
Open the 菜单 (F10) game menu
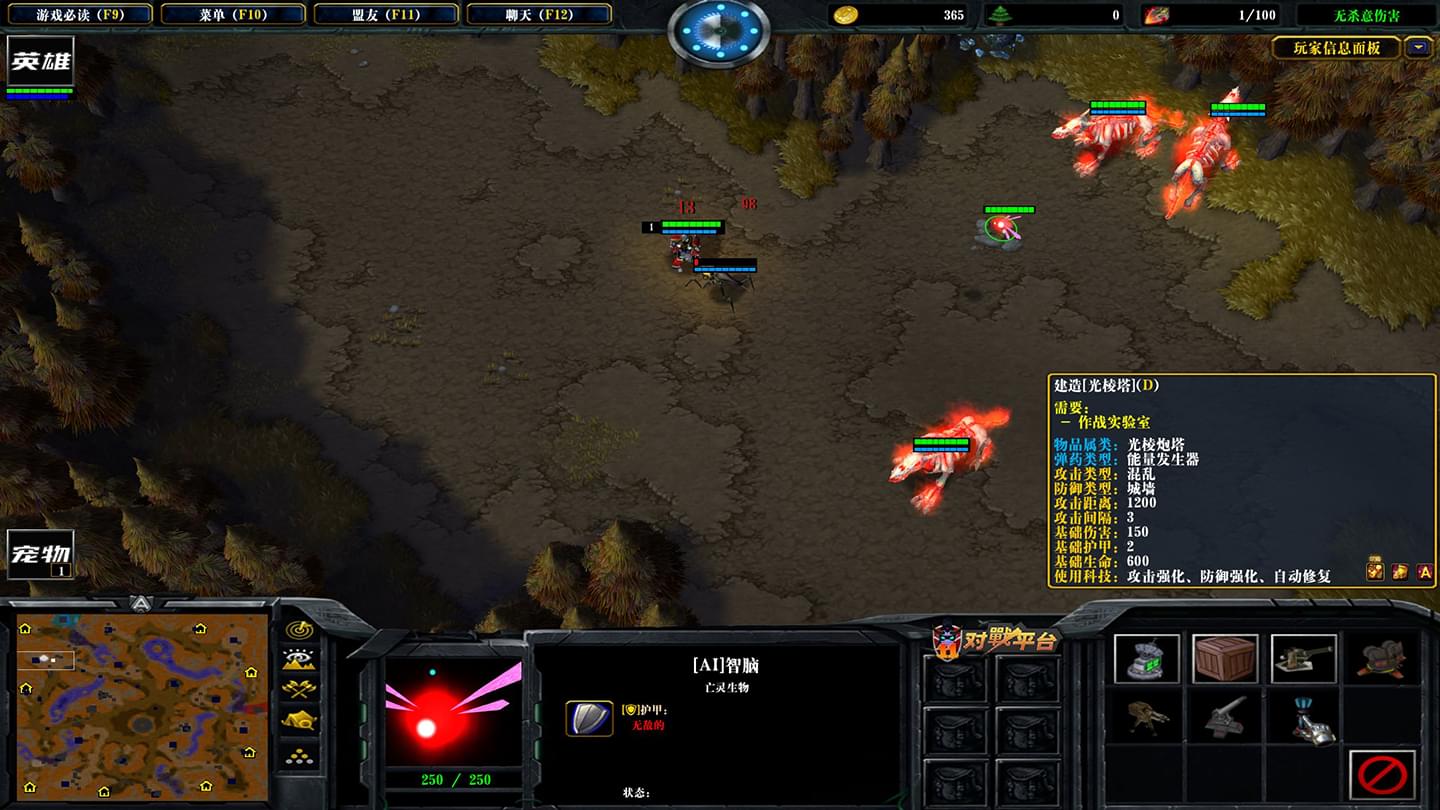coord(232,15)
